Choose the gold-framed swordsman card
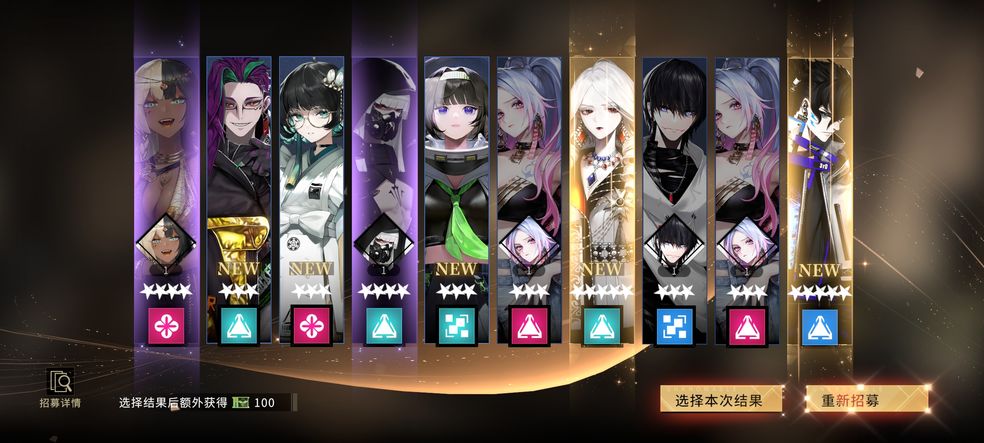The image size is (984, 443). pyautogui.click(x=822, y=180)
